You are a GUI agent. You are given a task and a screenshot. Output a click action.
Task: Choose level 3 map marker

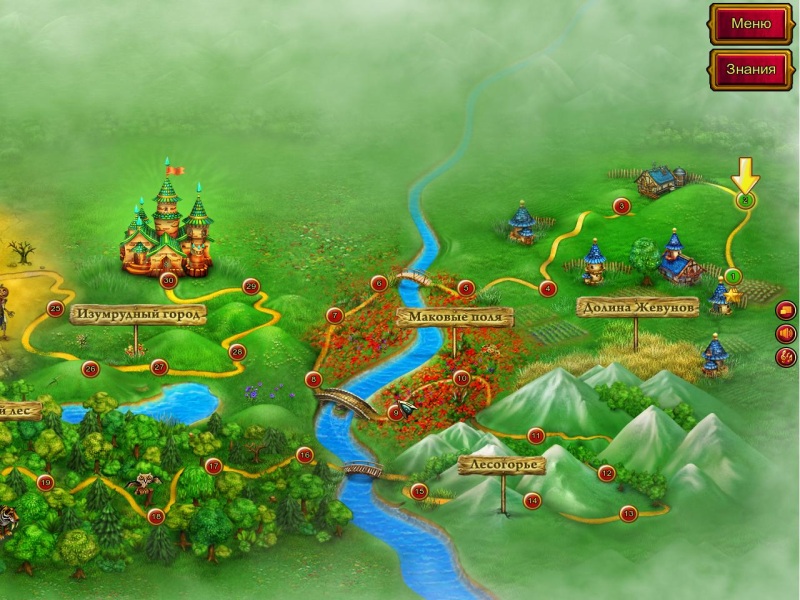point(621,207)
